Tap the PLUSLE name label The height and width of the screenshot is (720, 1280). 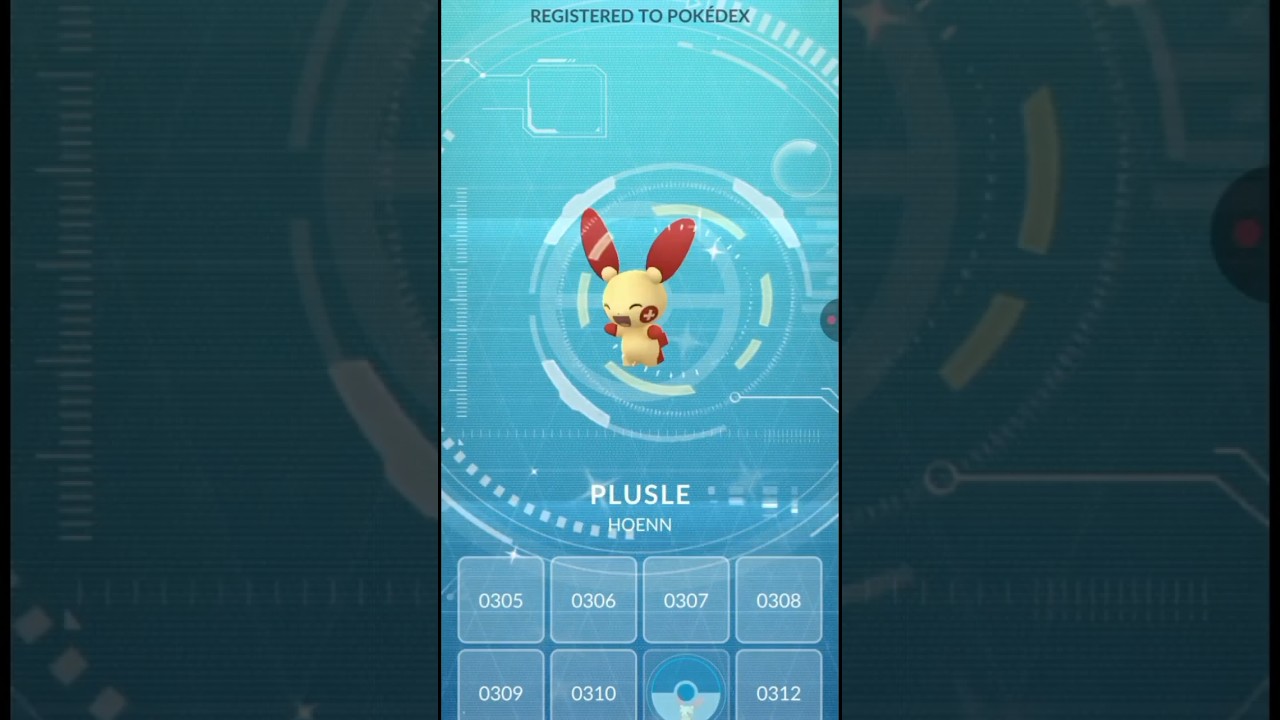click(x=640, y=494)
